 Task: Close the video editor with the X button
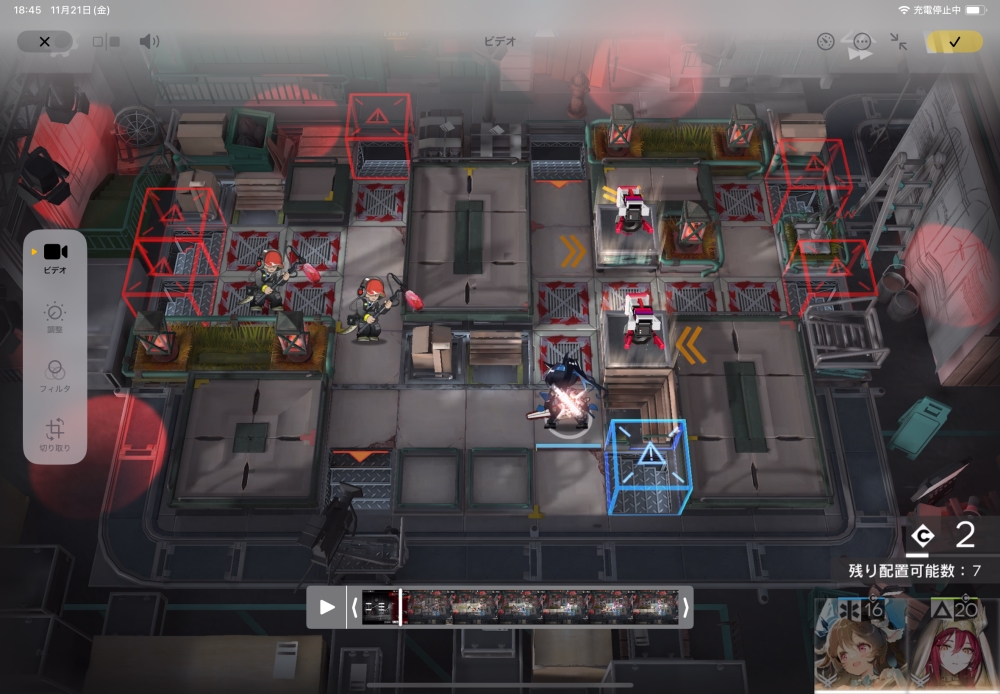pos(44,42)
